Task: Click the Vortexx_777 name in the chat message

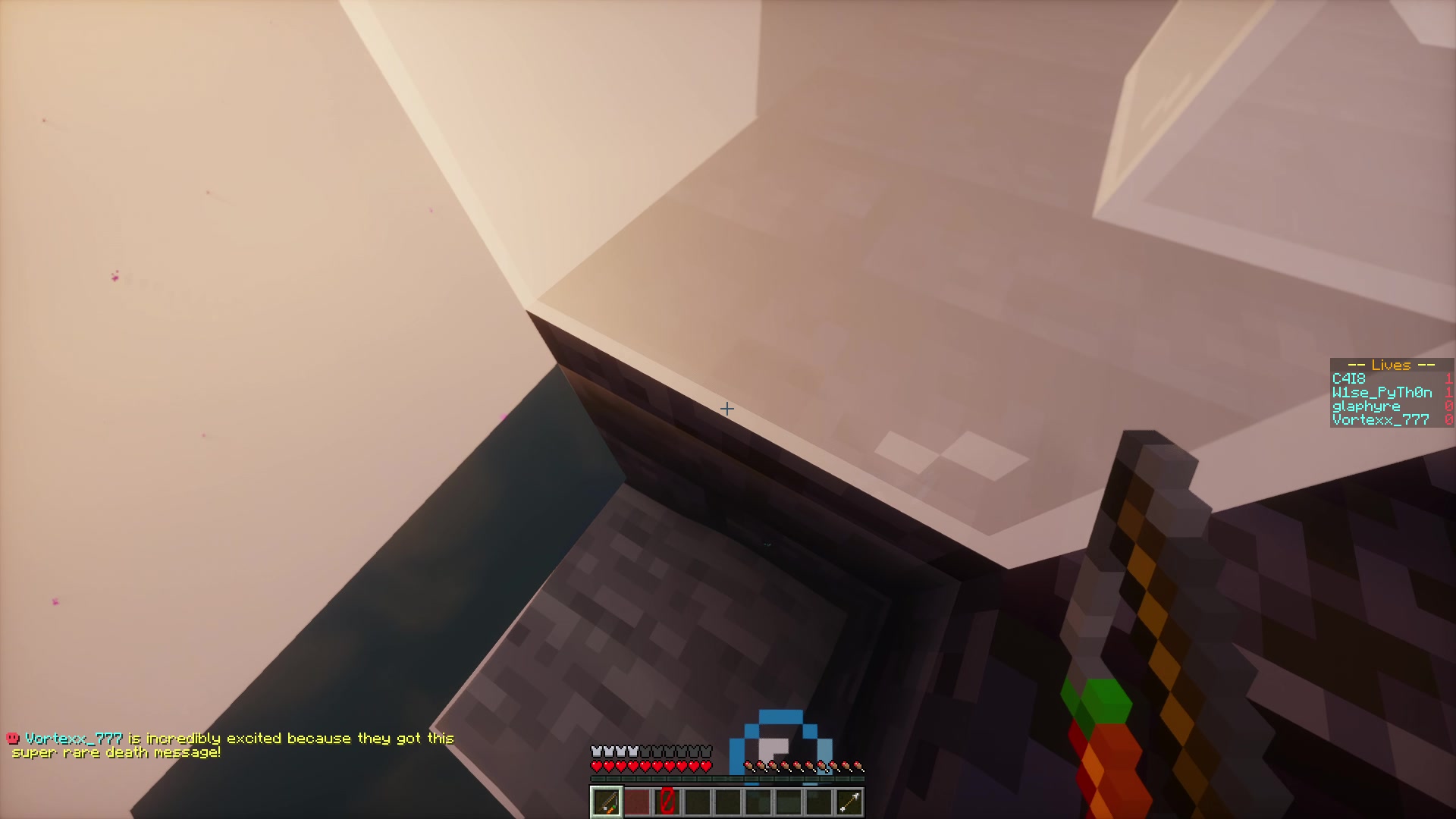Action: pos(75,737)
